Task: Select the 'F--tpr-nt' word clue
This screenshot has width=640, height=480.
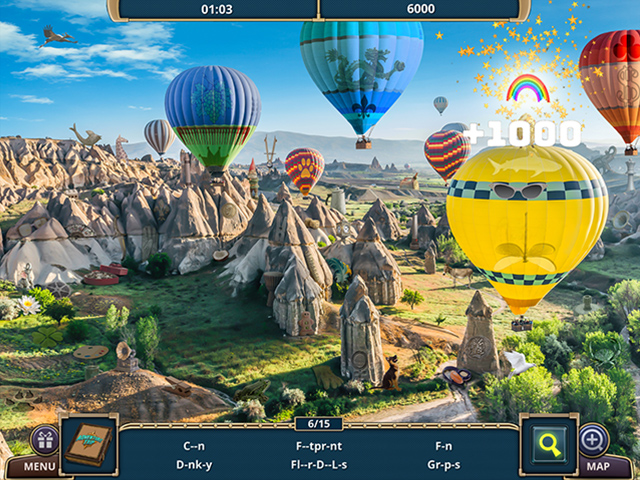Action: tap(318, 444)
